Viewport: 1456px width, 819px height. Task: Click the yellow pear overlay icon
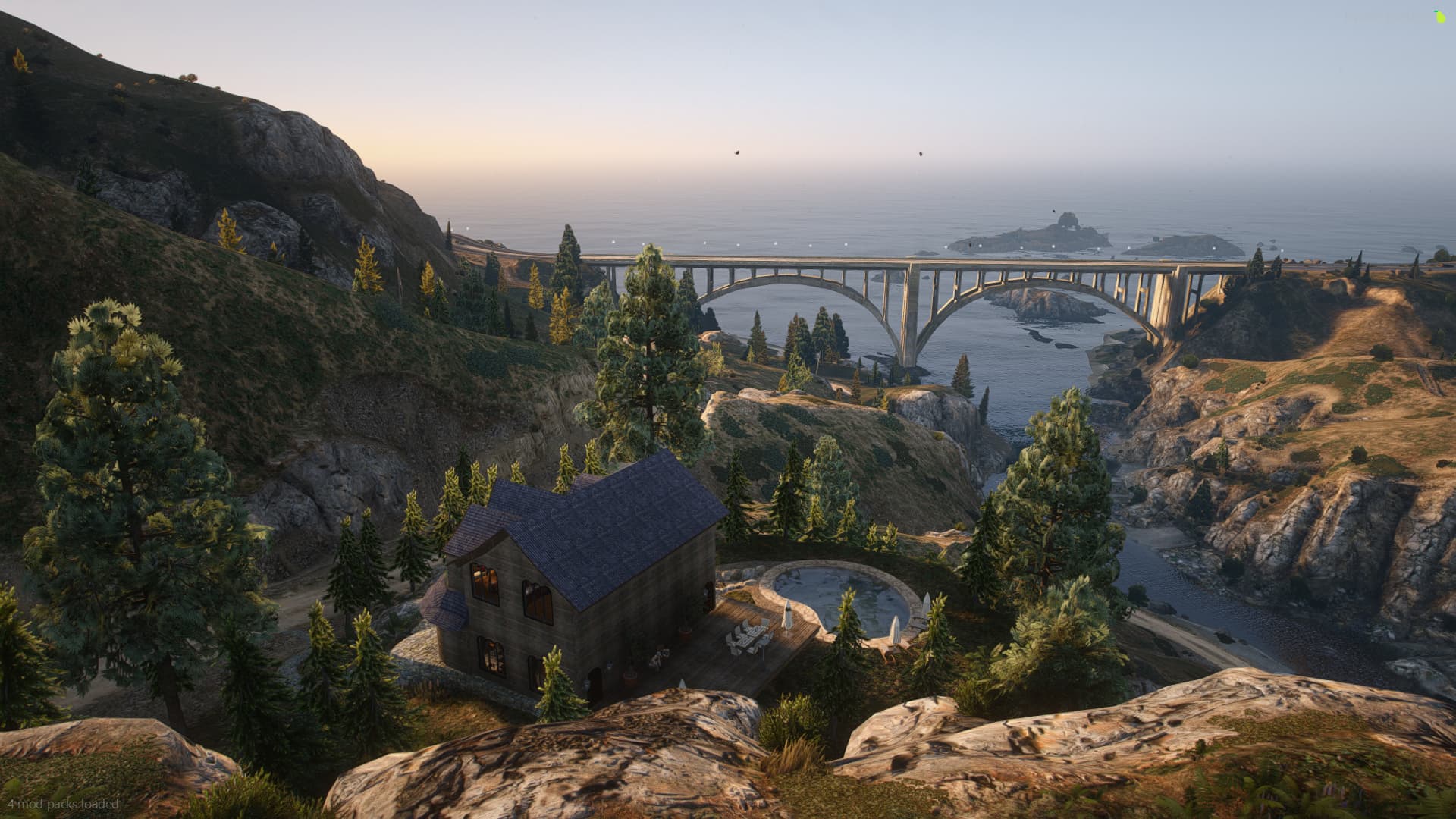pos(1439,16)
